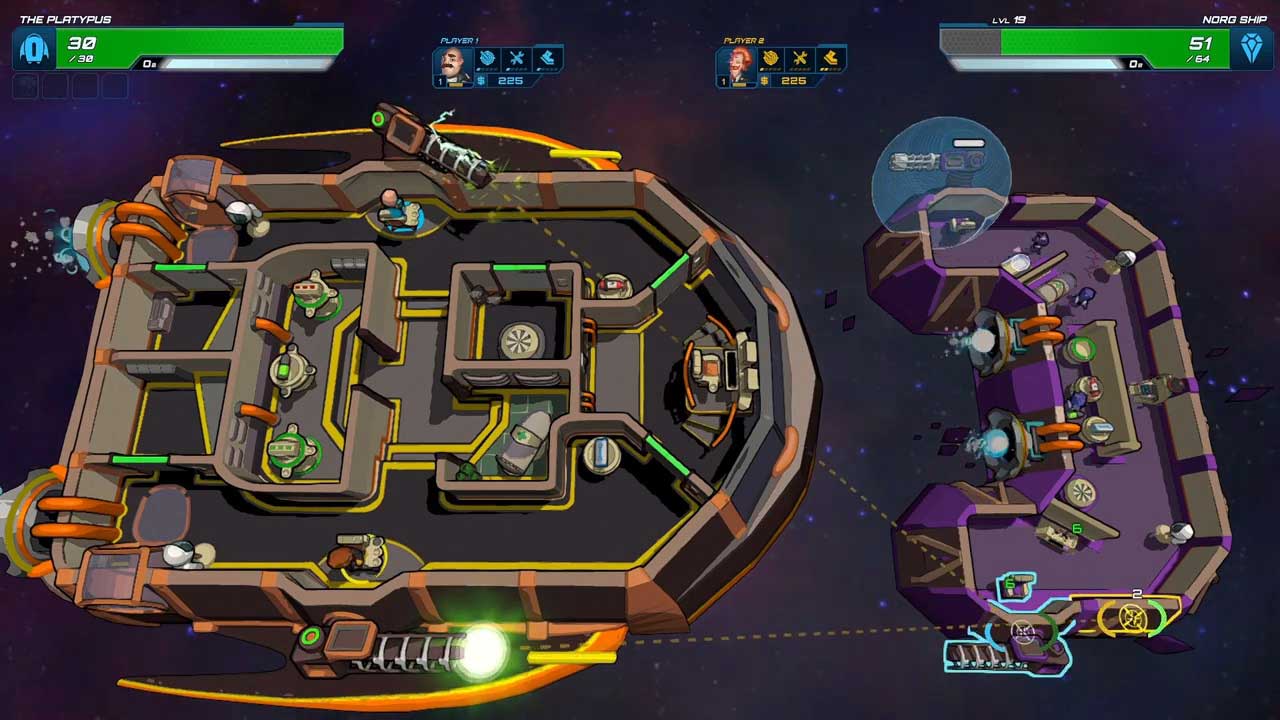Click the Norg Ship crystal emblem icon

coord(1251,48)
